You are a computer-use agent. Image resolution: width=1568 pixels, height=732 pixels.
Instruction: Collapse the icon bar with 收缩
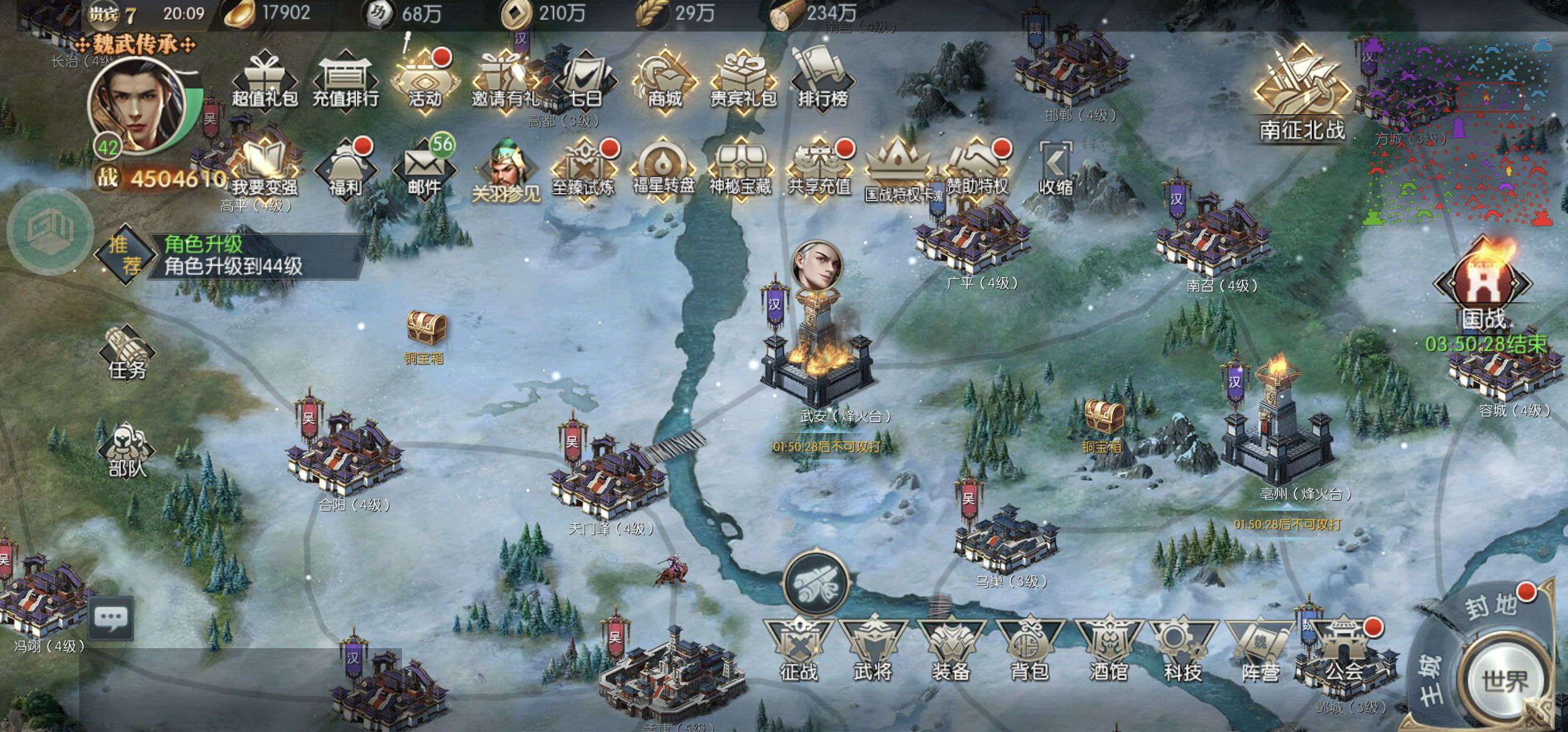point(1055,168)
